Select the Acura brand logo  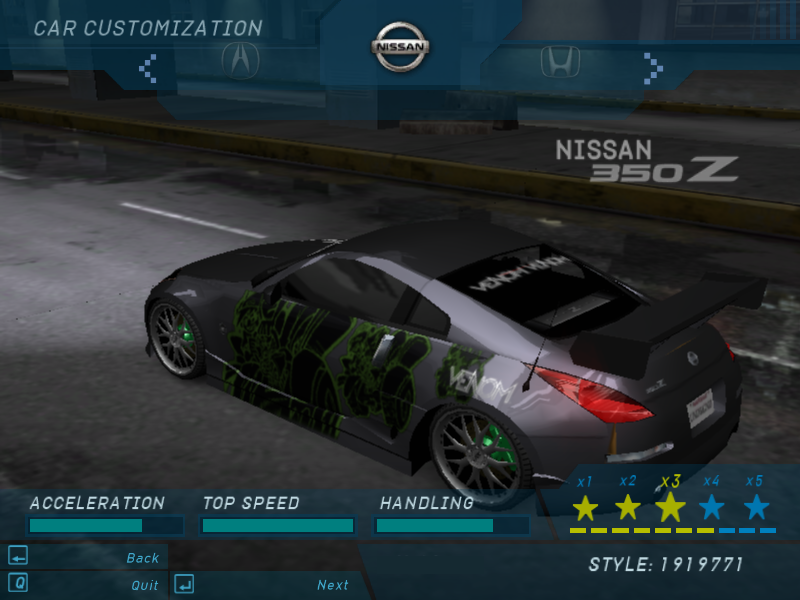(240, 61)
